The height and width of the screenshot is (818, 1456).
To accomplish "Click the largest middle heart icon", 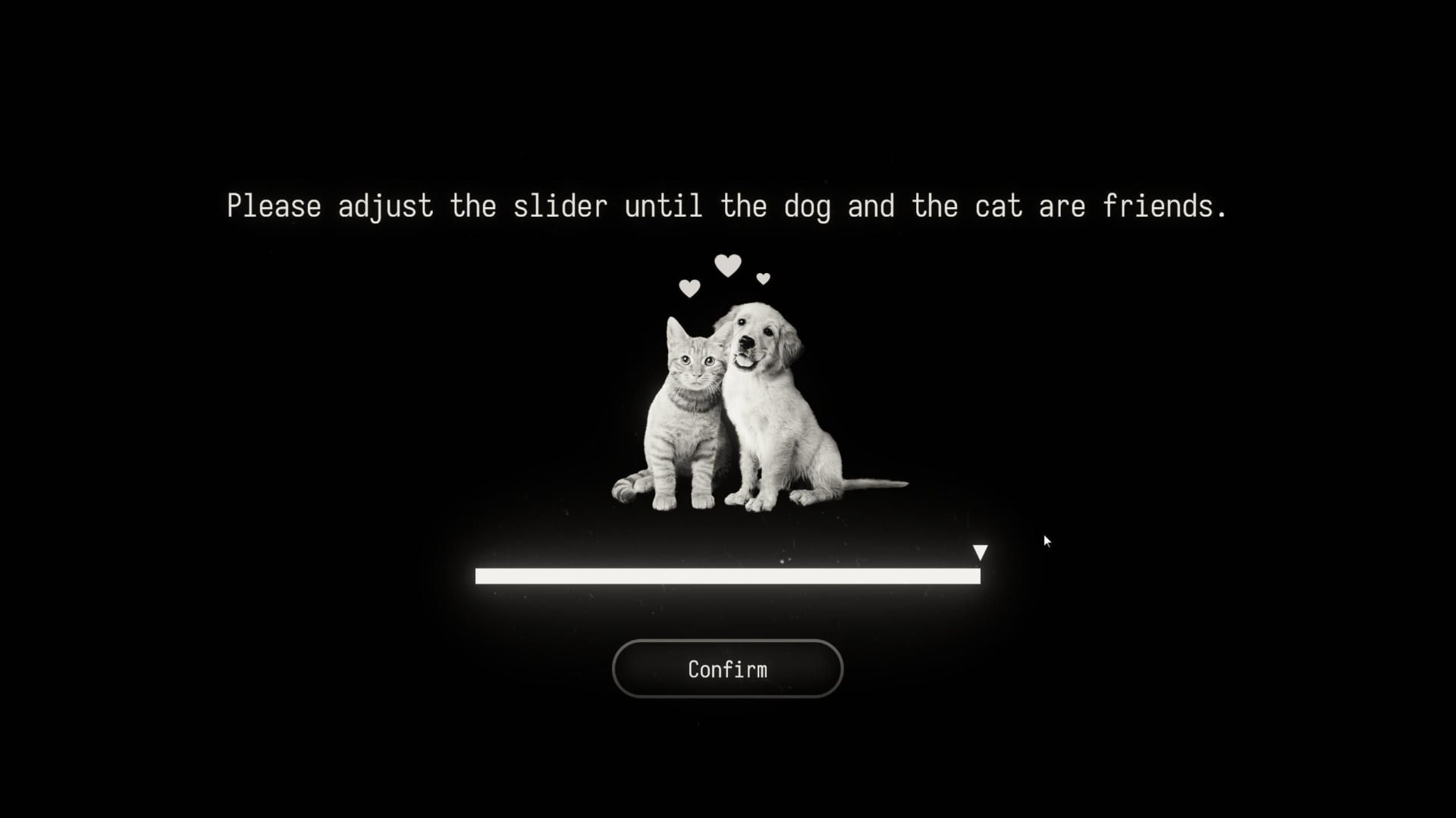I will click(x=728, y=265).
